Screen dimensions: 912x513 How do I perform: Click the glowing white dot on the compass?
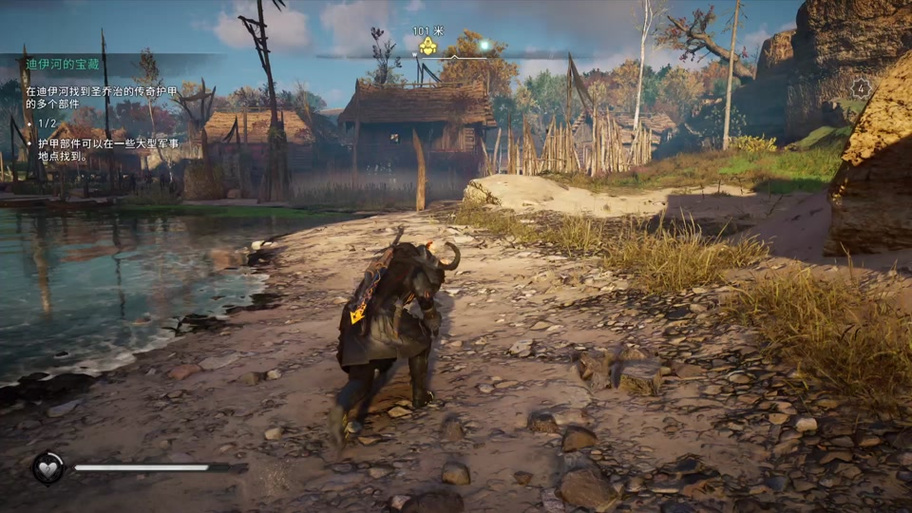click(x=484, y=44)
